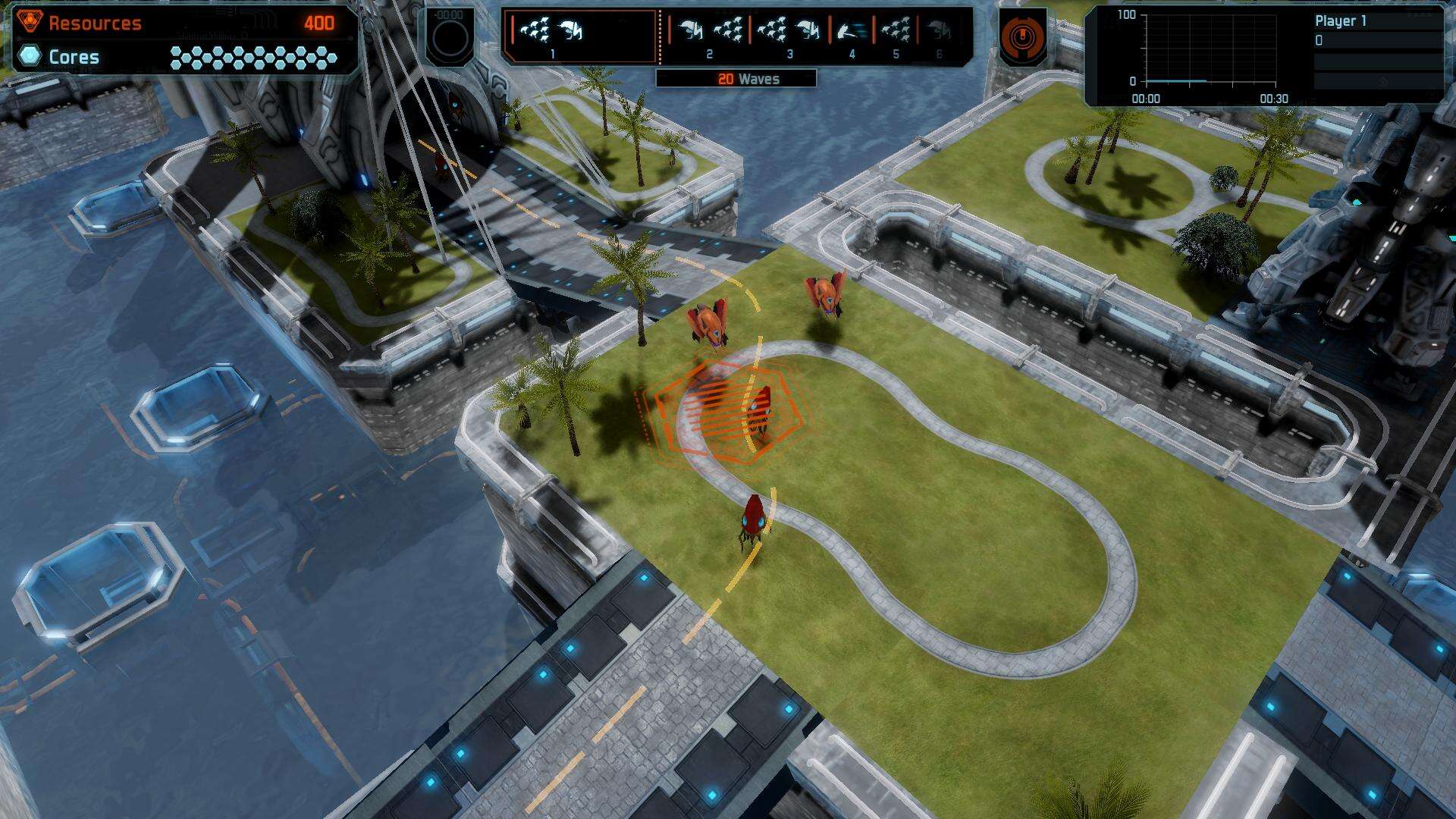Click the dimmed wave 6 icon
1456x819 pixels.
click(939, 33)
